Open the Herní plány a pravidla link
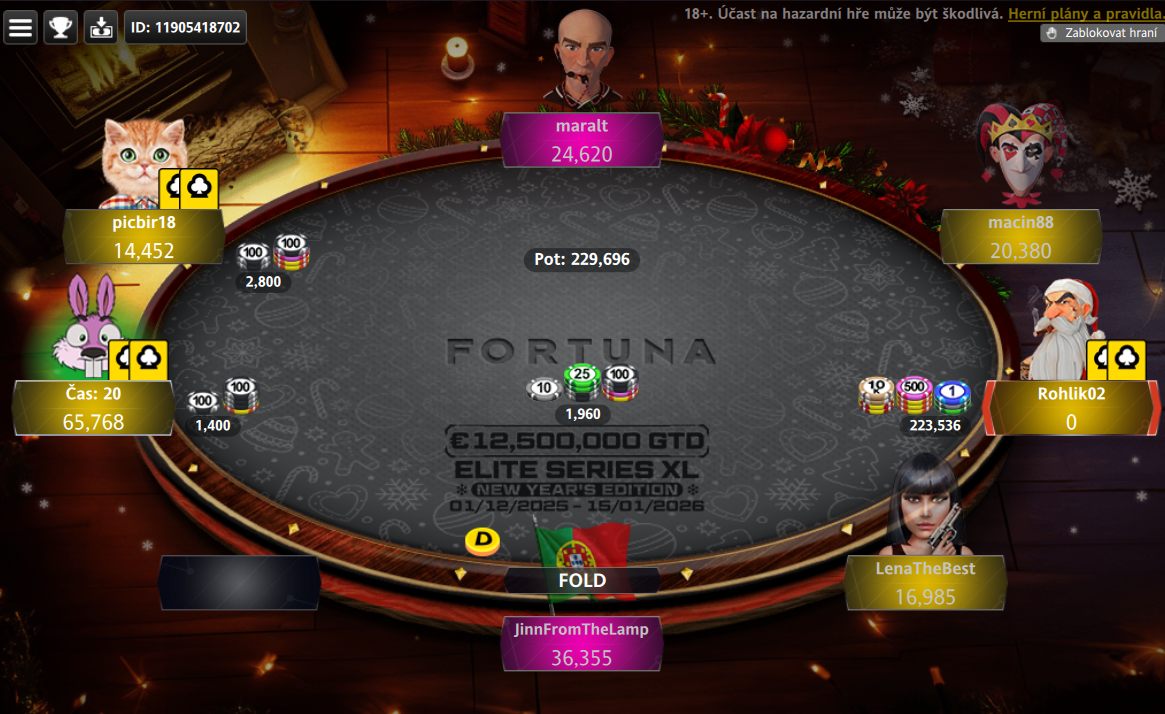The image size is (1165, 714). (1085, 14)
